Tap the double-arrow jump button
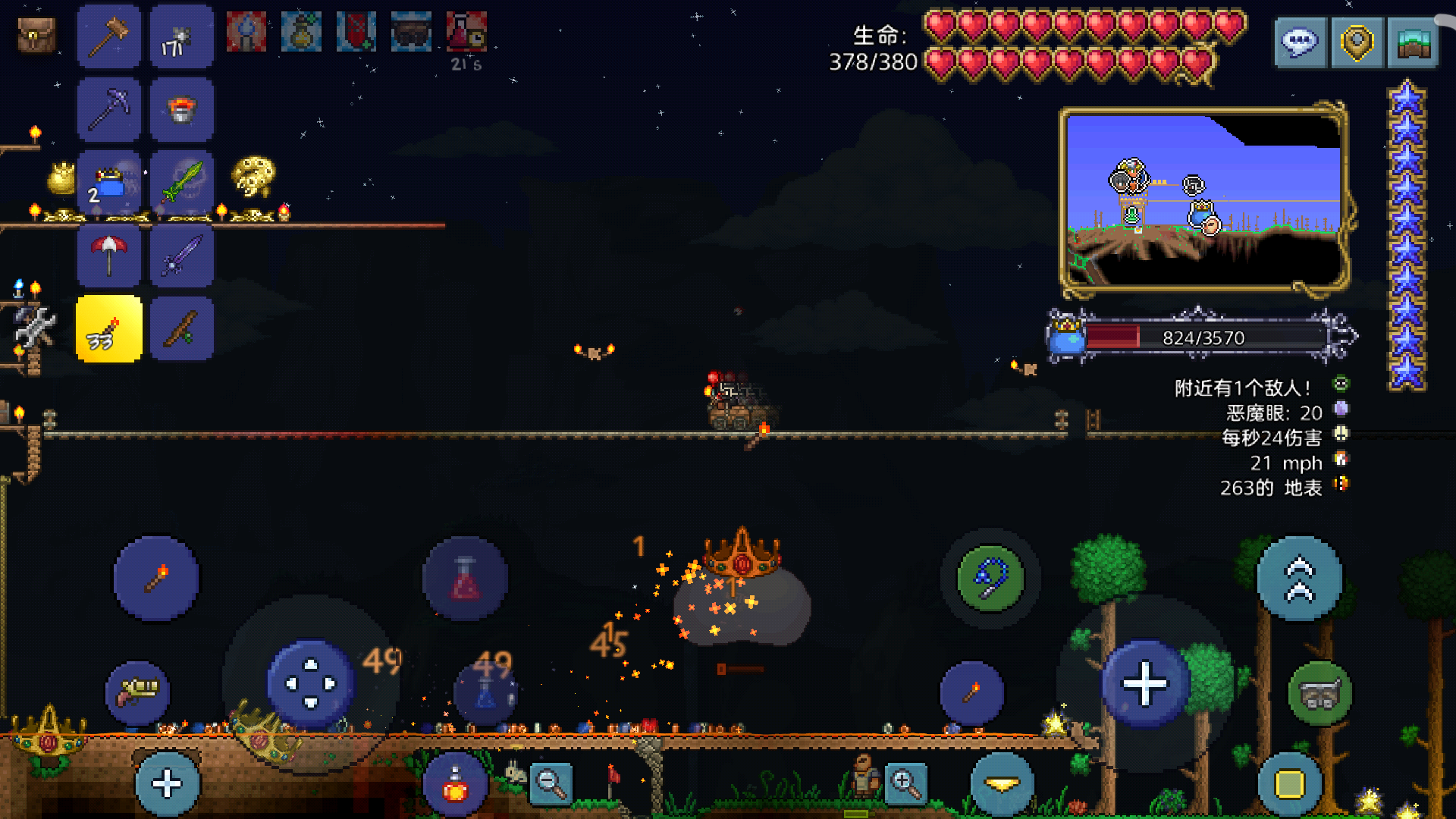Viewport: 1456px width, 819px height. (1299, 579)
